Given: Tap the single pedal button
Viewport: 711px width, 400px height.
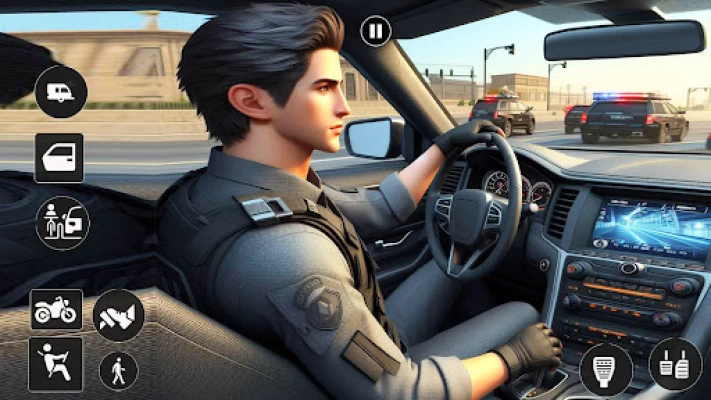Looking at the screenshot, I should [606, 369].
